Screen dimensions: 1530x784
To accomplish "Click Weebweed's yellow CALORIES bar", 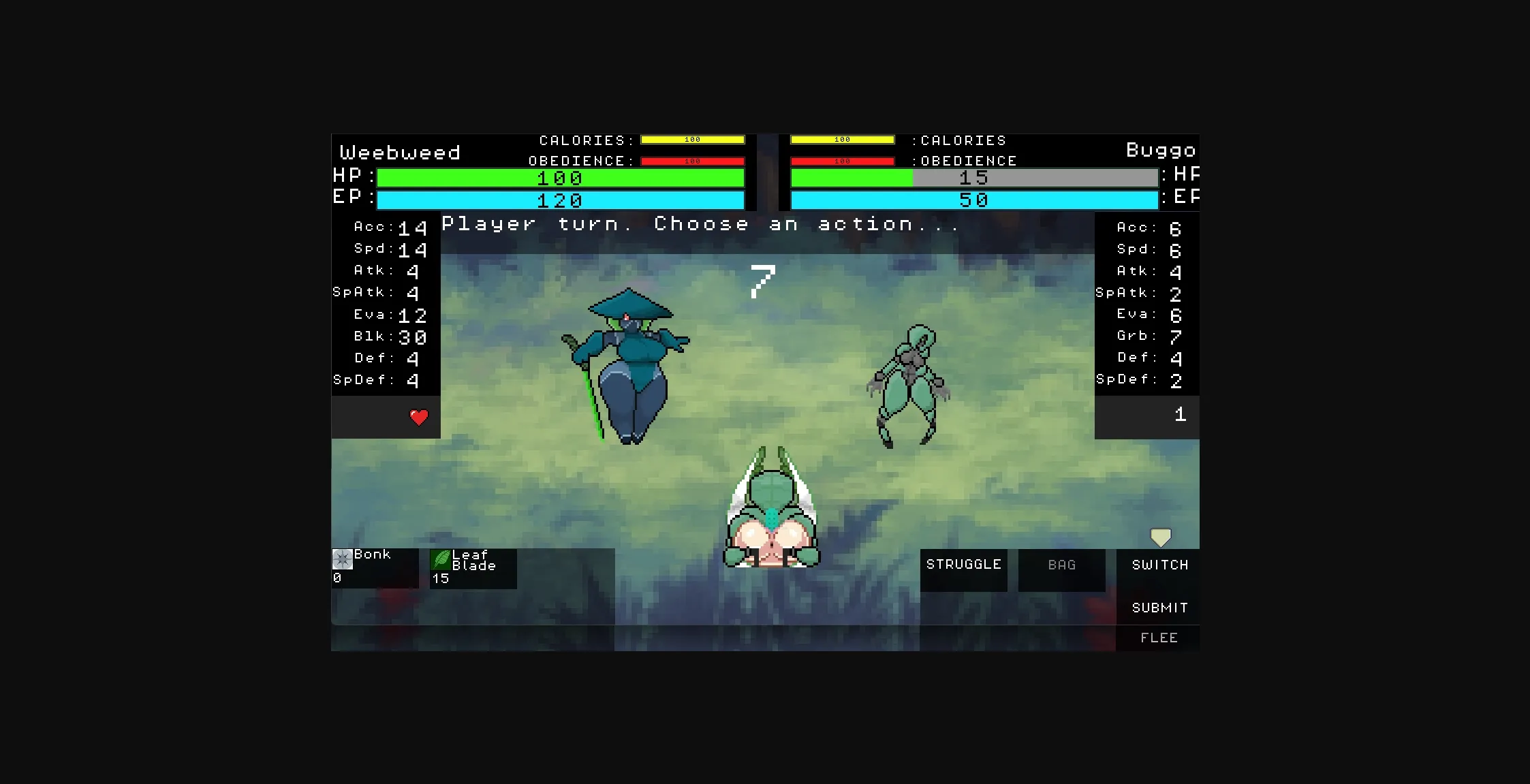I will [x=691, y=140].
